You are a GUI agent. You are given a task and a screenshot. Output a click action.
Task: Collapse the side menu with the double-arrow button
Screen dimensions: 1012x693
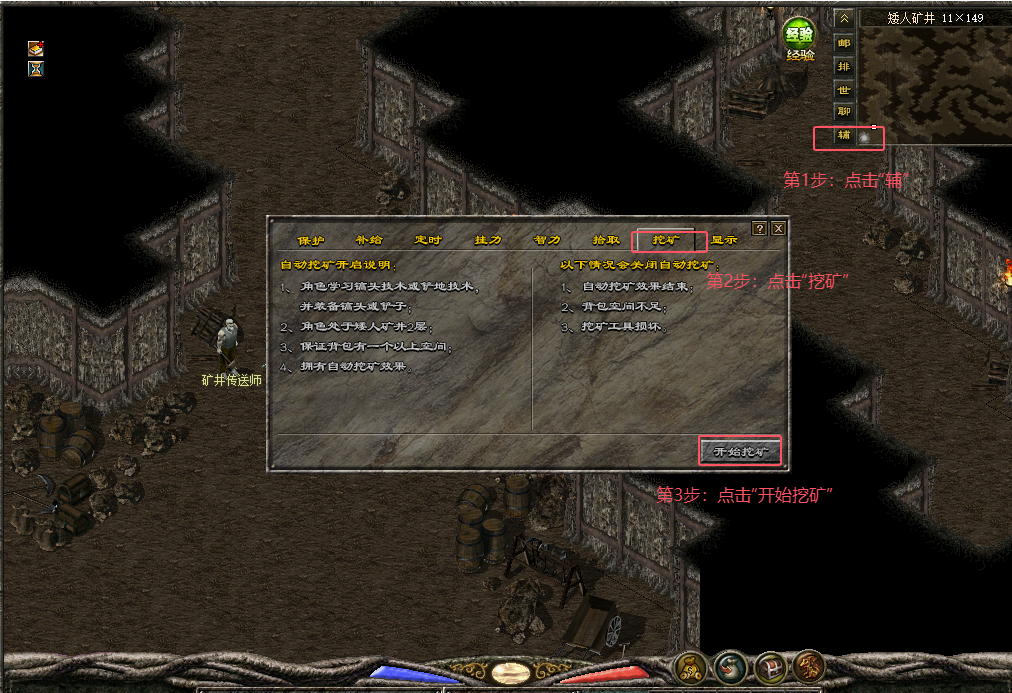pyautogui.click(x=844, y=18)
